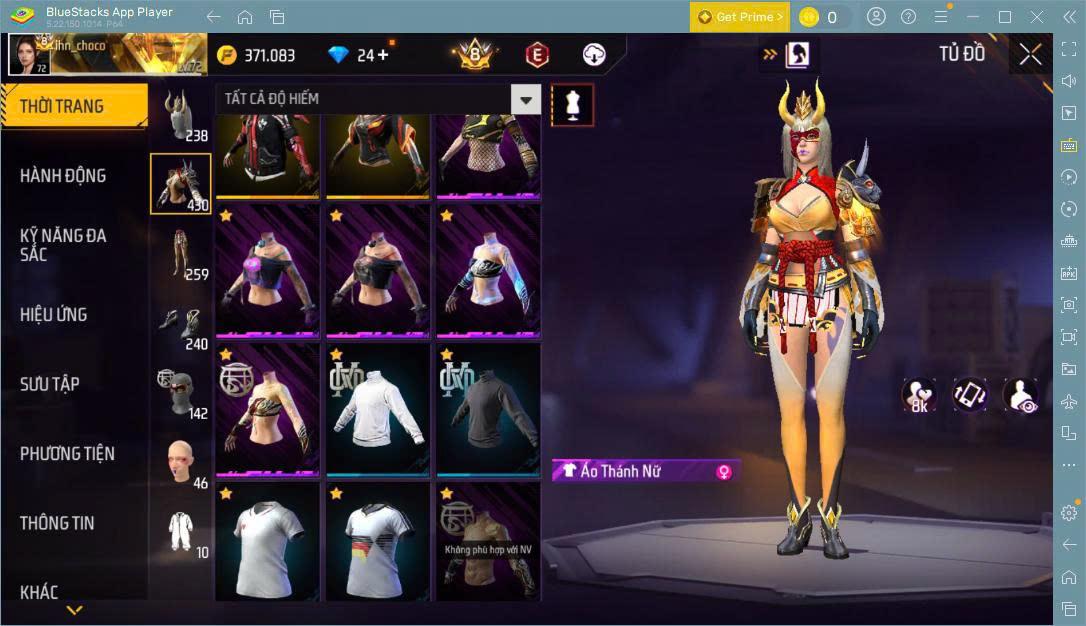
Task: Select the pants subcategory with 259 items
Action: 181,254
